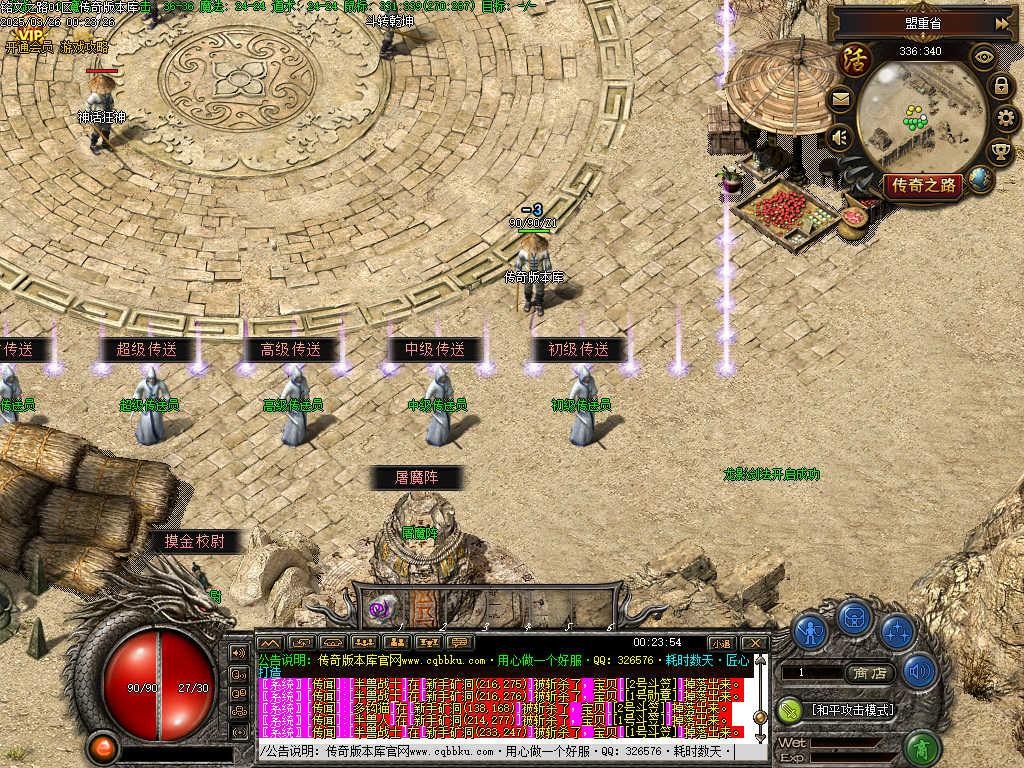1024x768 pixels.
Task: Open the 商店 shop button
Action: [868, 674]
